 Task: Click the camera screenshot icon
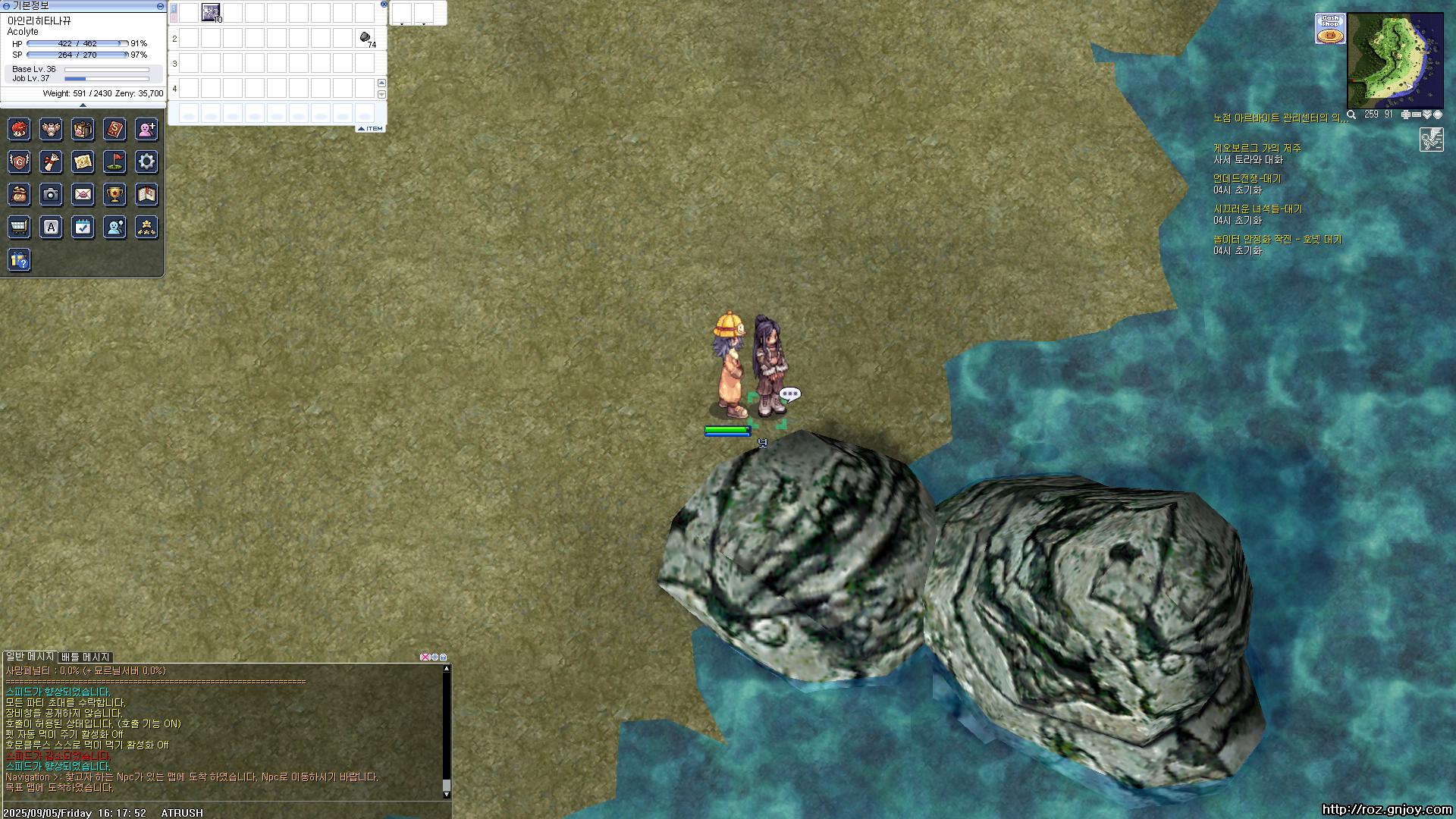tap(51, 195)
